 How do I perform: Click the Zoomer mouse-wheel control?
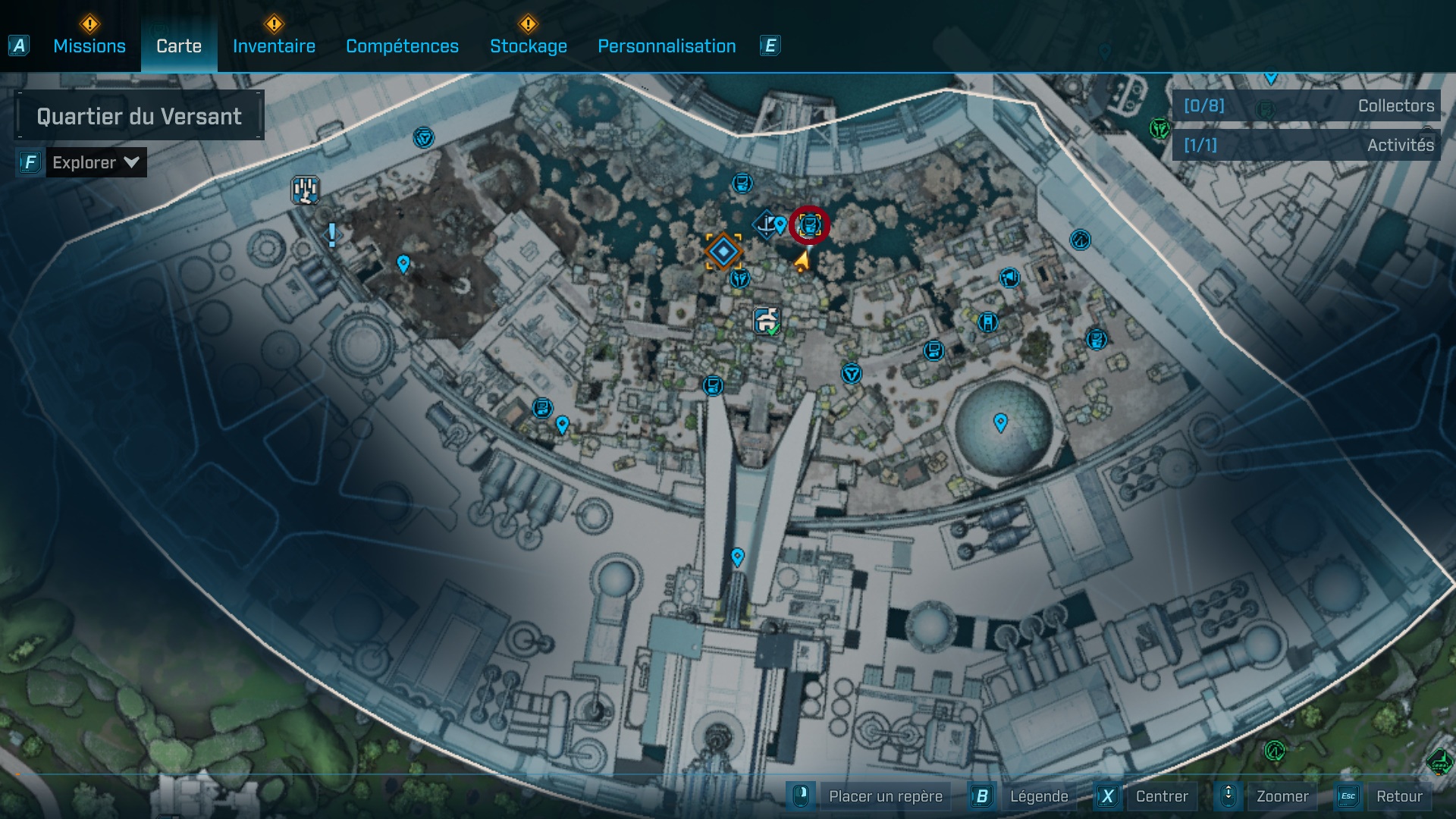click(x=1229, y=796)
